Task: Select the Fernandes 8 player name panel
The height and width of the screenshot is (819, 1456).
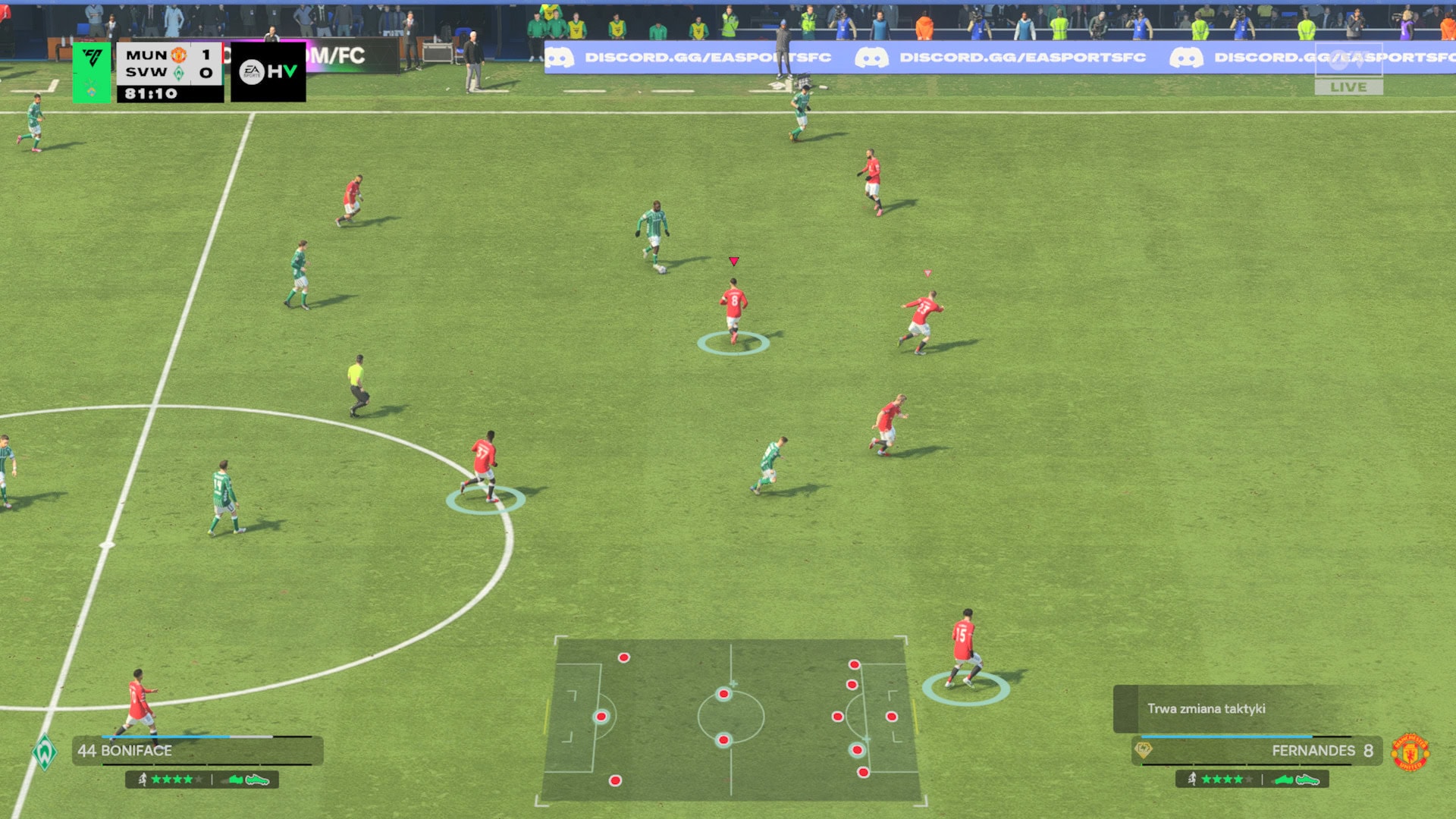Action: [x=1257, y=751]
